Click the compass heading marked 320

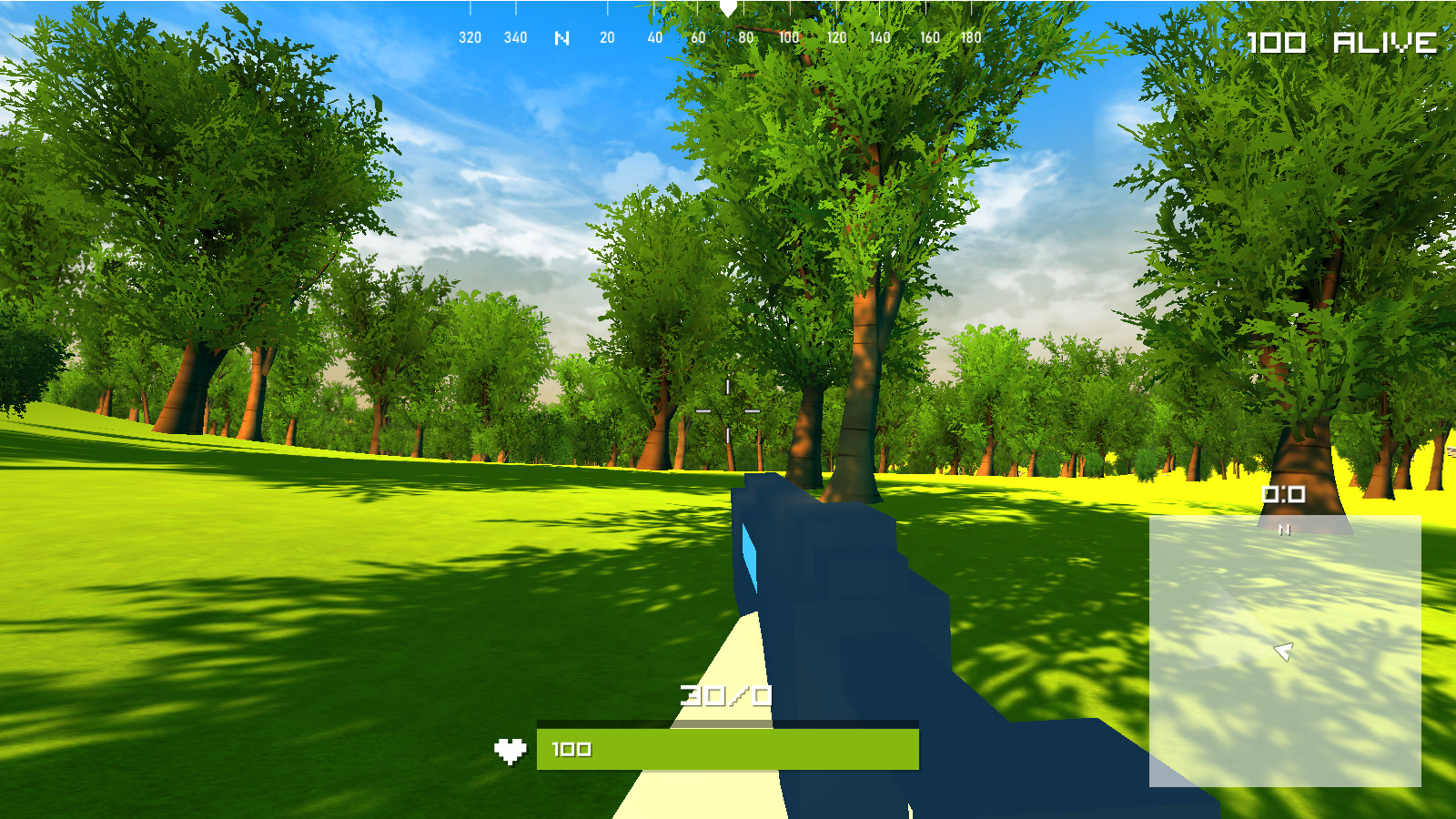pyautogui.click(x=469, y=38)
